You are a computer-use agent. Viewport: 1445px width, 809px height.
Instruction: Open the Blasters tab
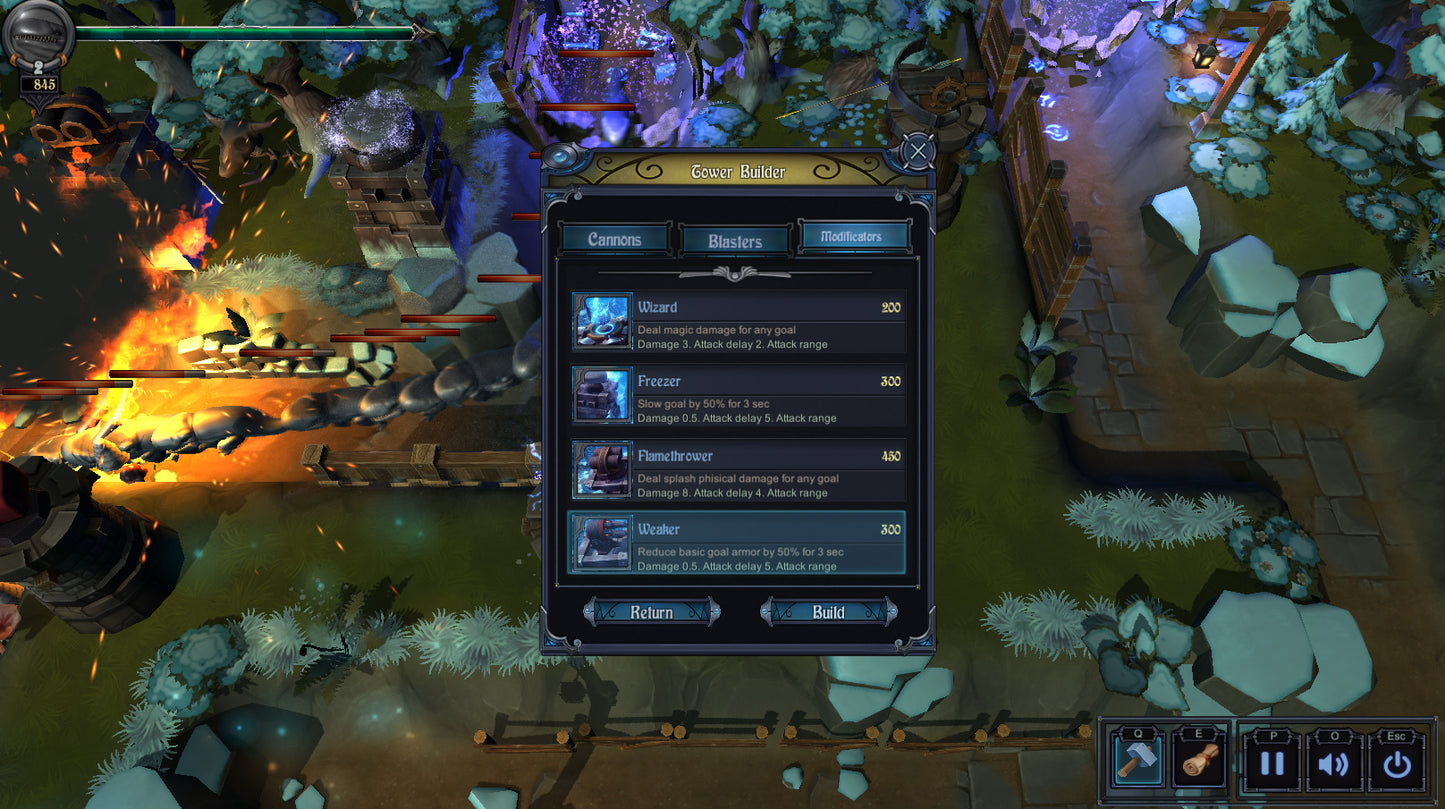point(735,241)
